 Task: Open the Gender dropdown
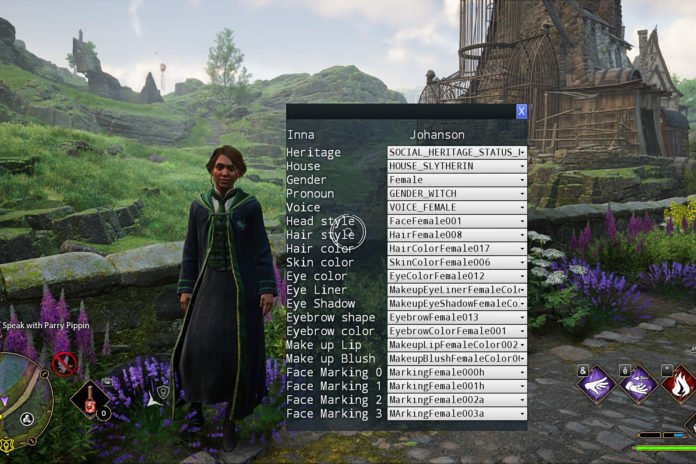(x=456, y=180)
